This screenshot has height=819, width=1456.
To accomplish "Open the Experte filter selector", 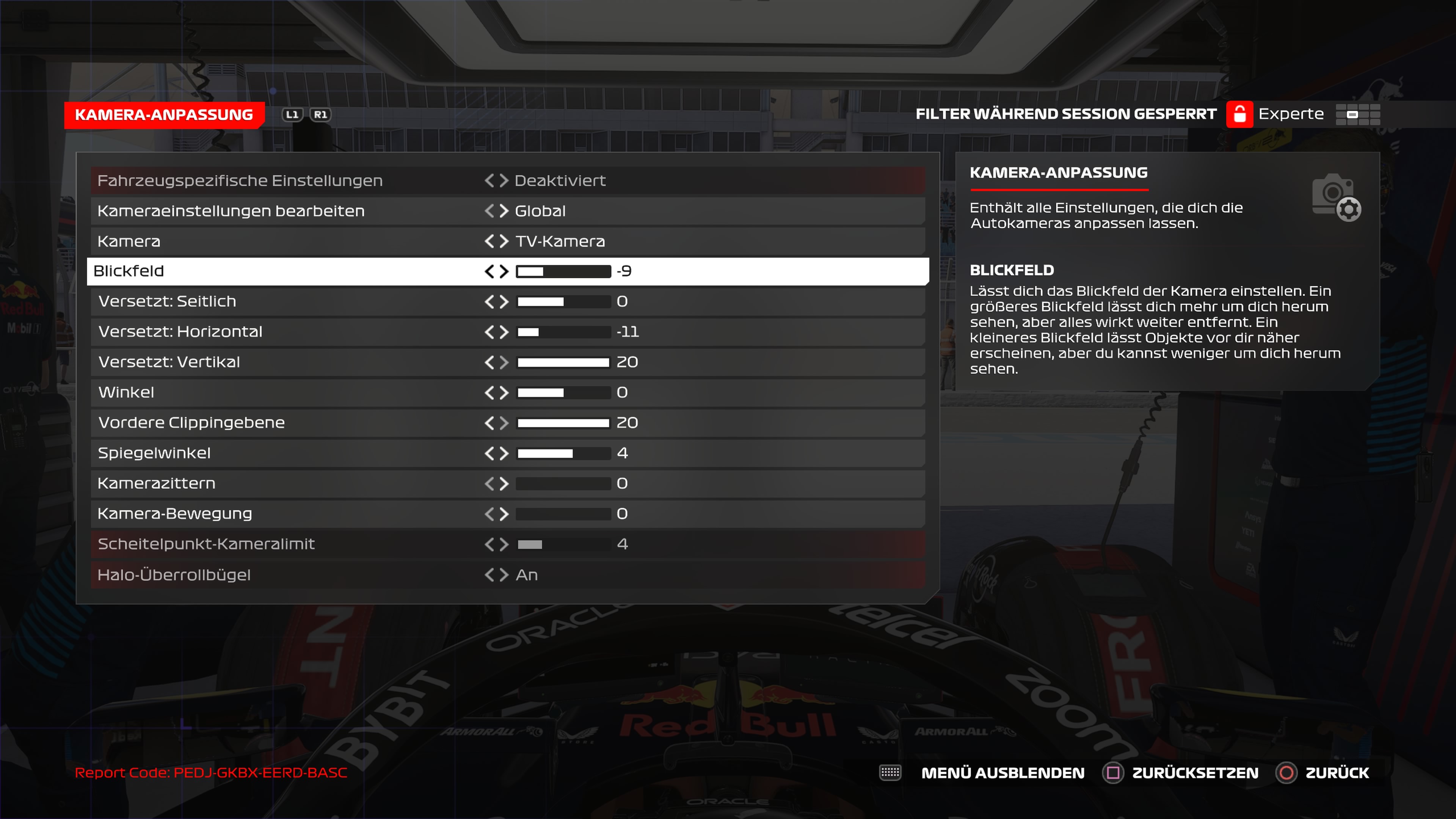I will [1291, 114].
